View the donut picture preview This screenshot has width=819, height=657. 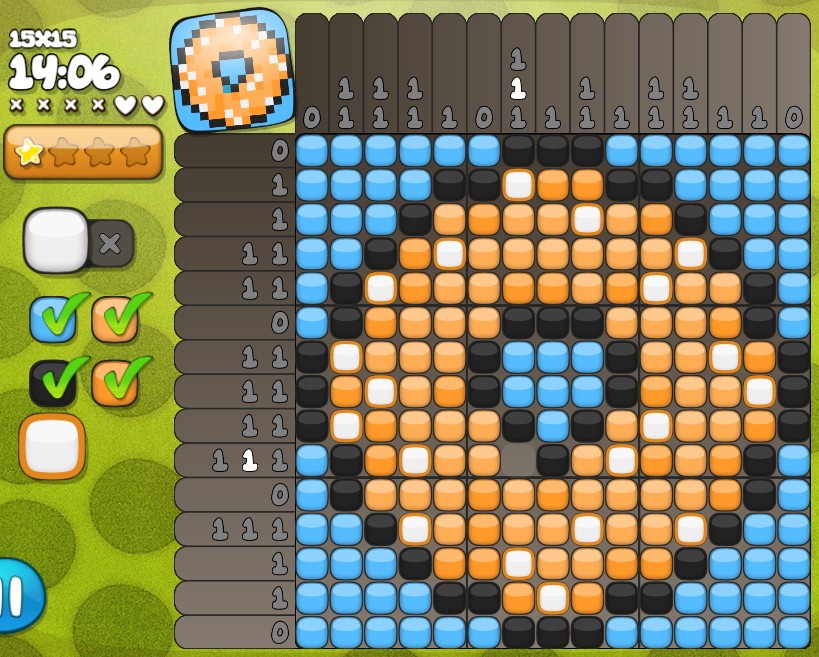[x=233, y=70]
